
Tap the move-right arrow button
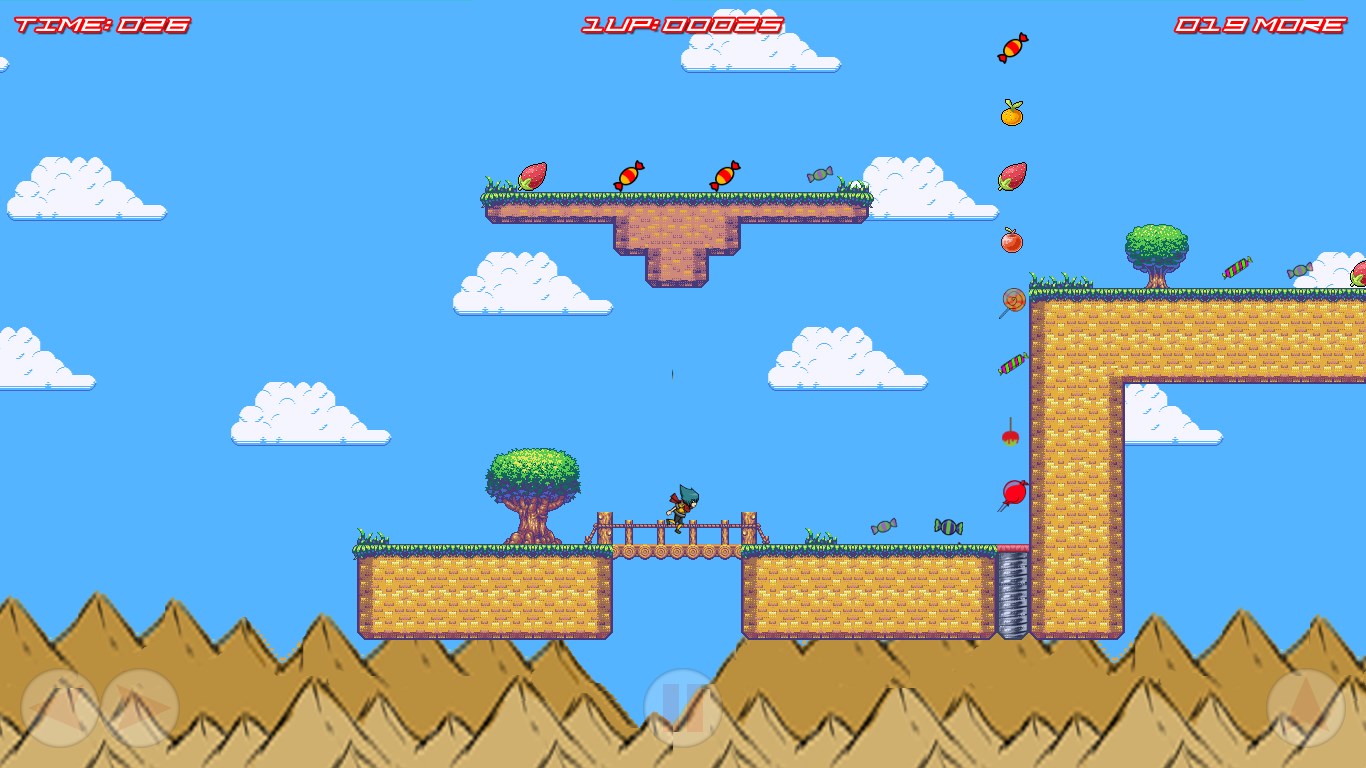pyautogui.click(x=140, y=708)
